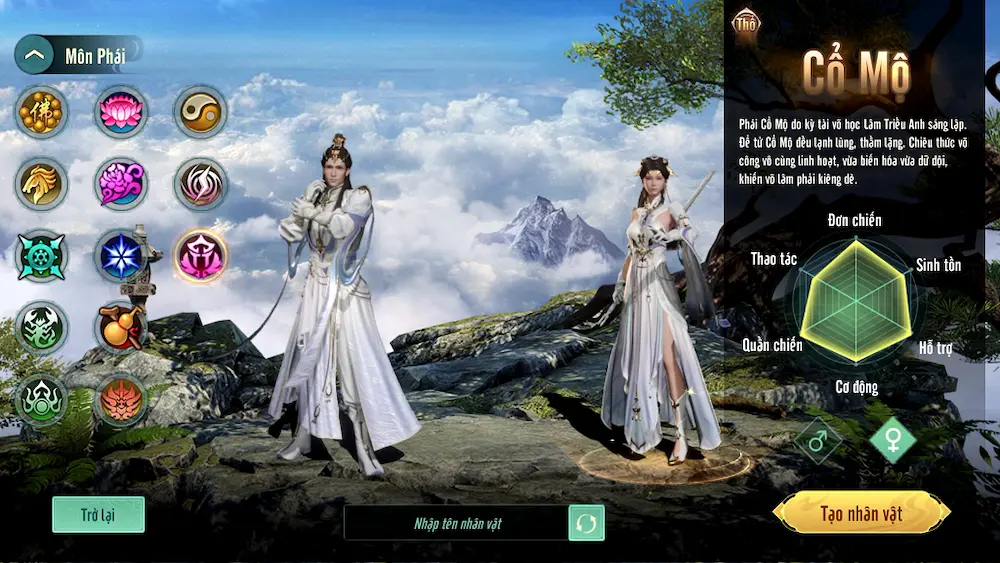The height and width of the screenshot is (563, 1000).
Task: Randomize the character name with the refresh button
Action: pos(587,523)
